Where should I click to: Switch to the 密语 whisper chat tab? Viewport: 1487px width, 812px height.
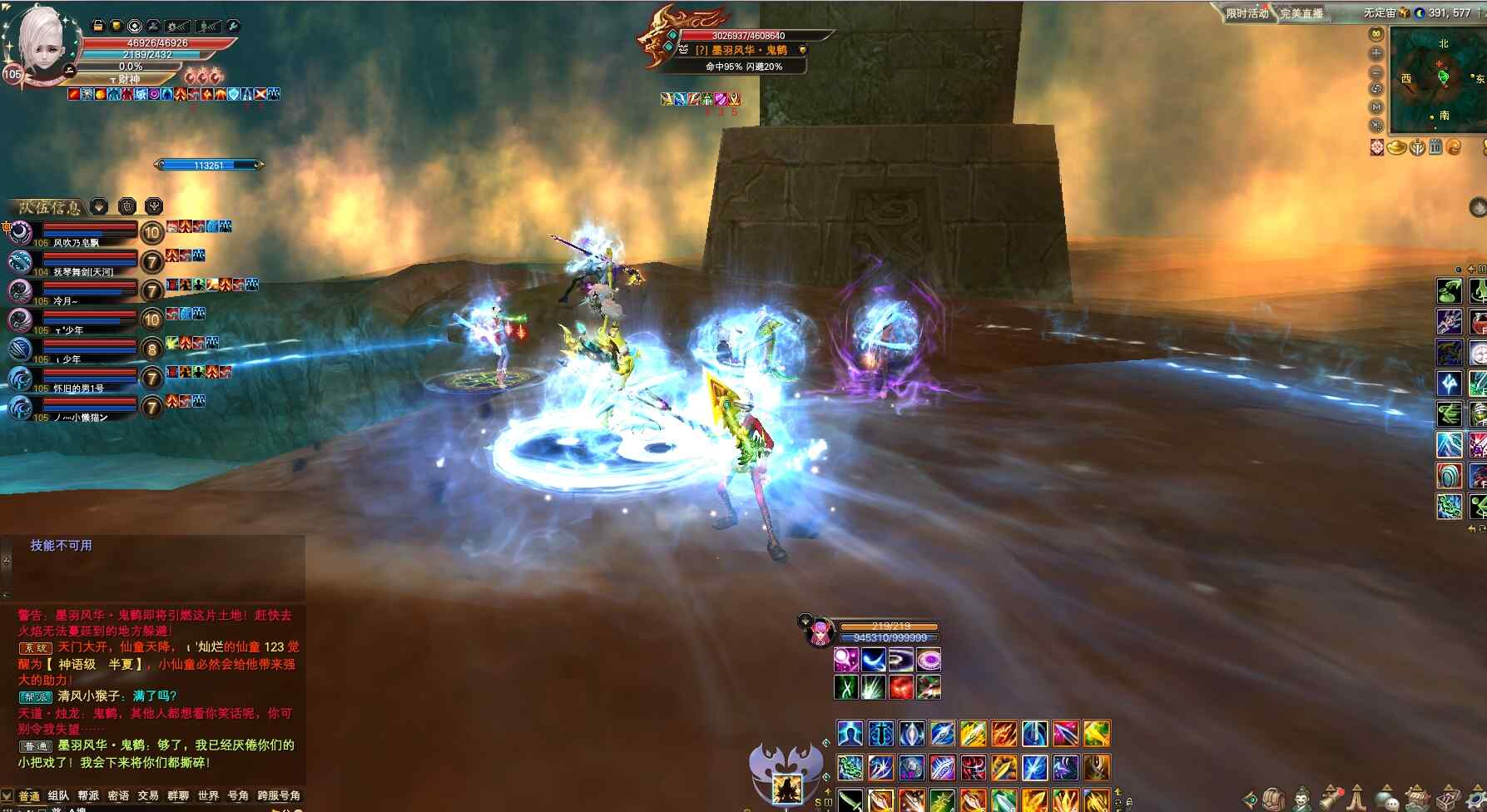coord(118,796)
